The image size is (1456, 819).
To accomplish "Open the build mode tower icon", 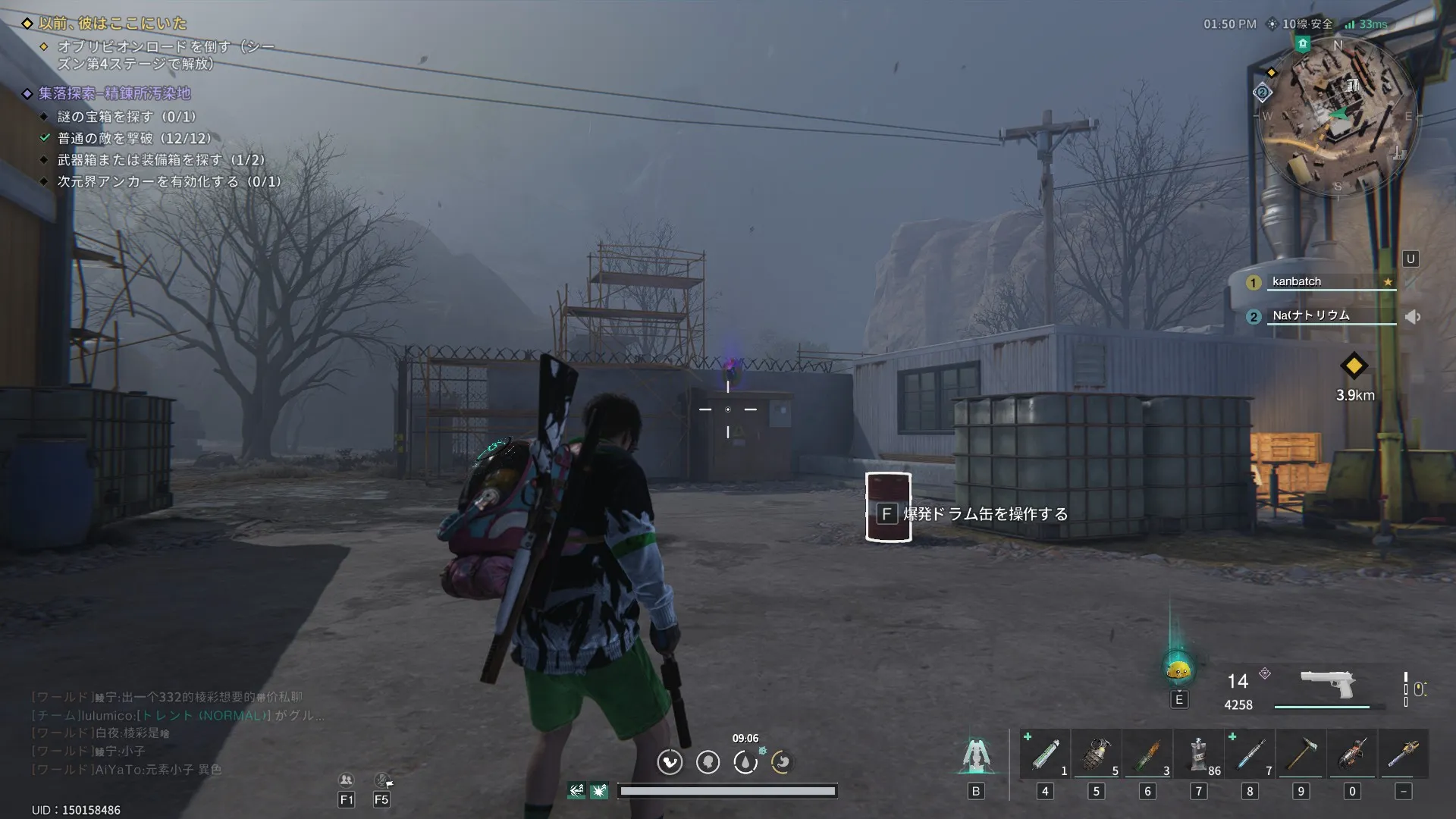I will pyautogui.click(x=975, y=755).
